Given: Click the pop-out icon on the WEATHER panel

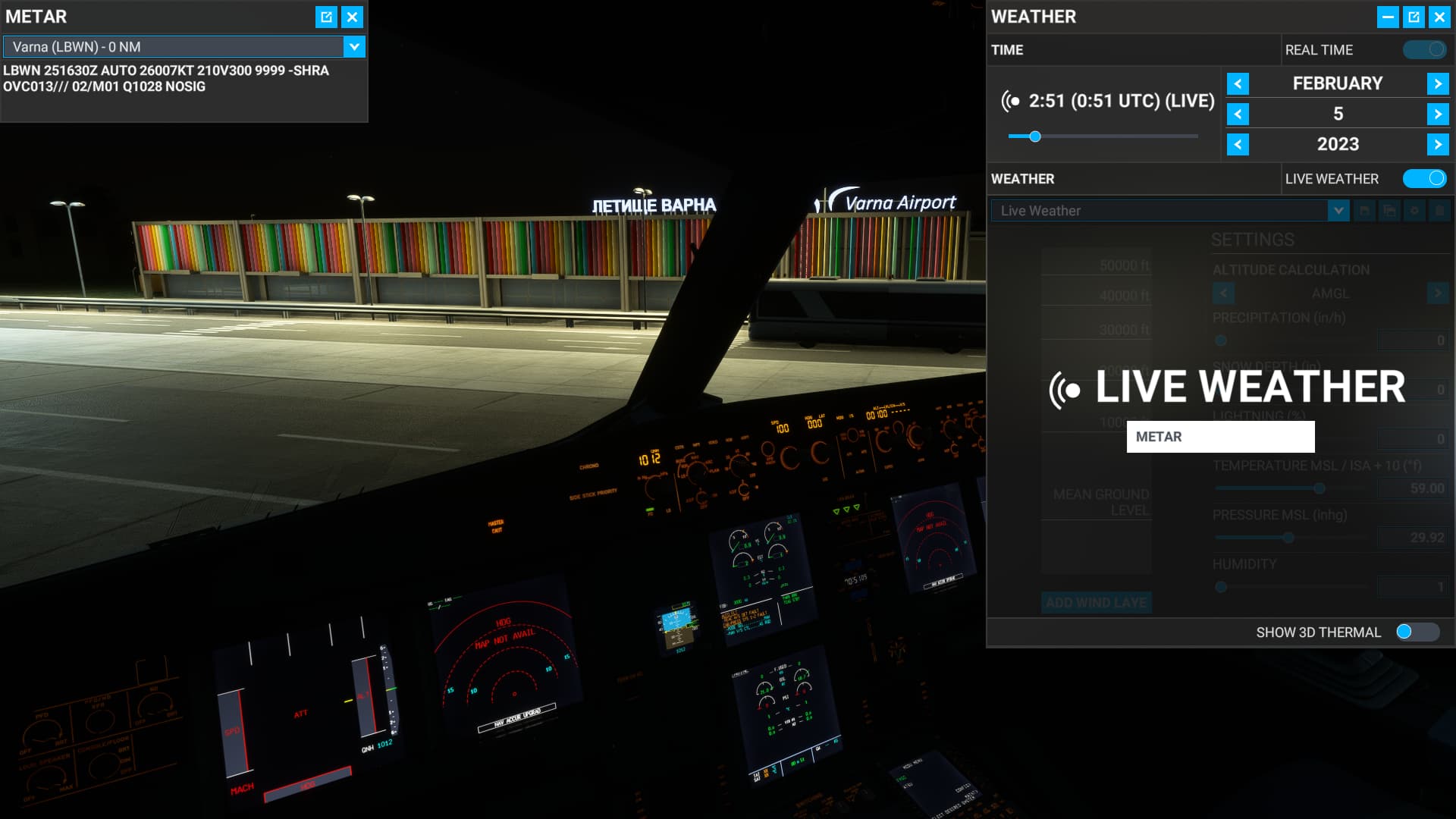Looking at the screenshot, I should 1414,16.
